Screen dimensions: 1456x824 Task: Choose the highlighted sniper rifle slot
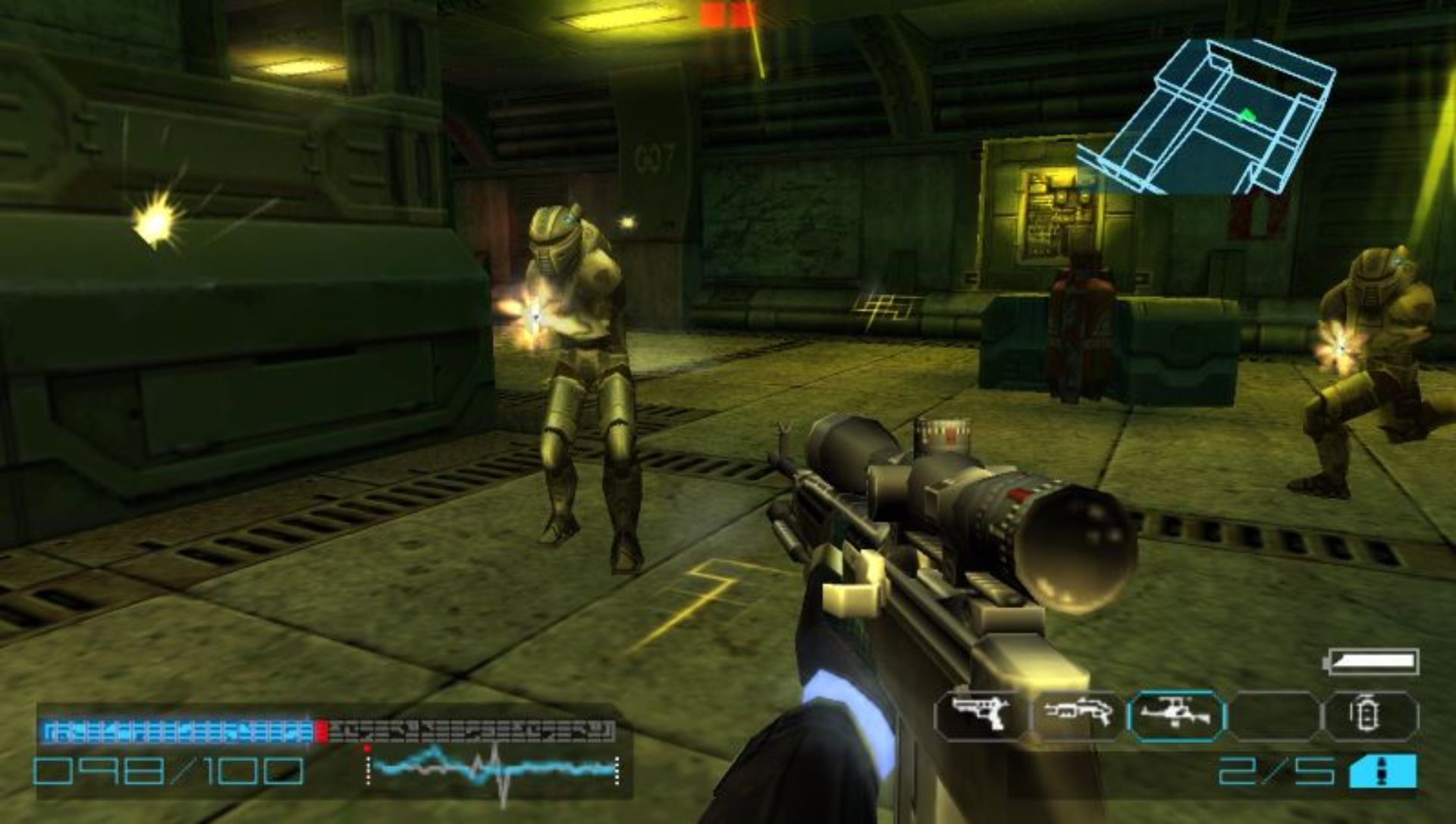(1176, 715)
